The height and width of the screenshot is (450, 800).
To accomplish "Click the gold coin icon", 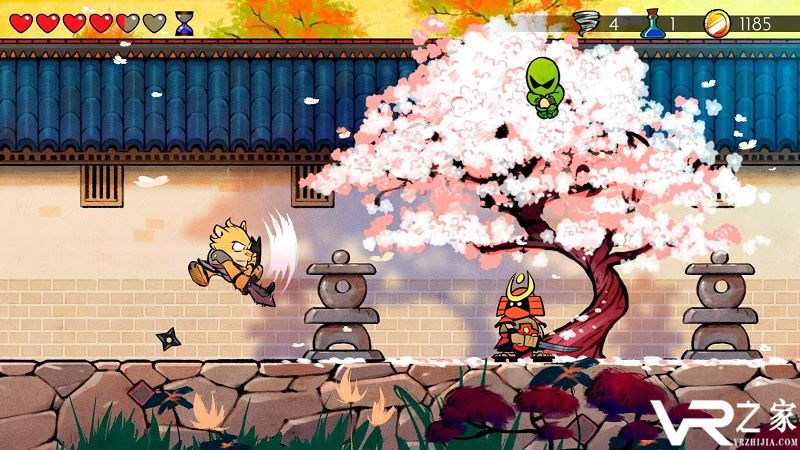I will (716, 22).
